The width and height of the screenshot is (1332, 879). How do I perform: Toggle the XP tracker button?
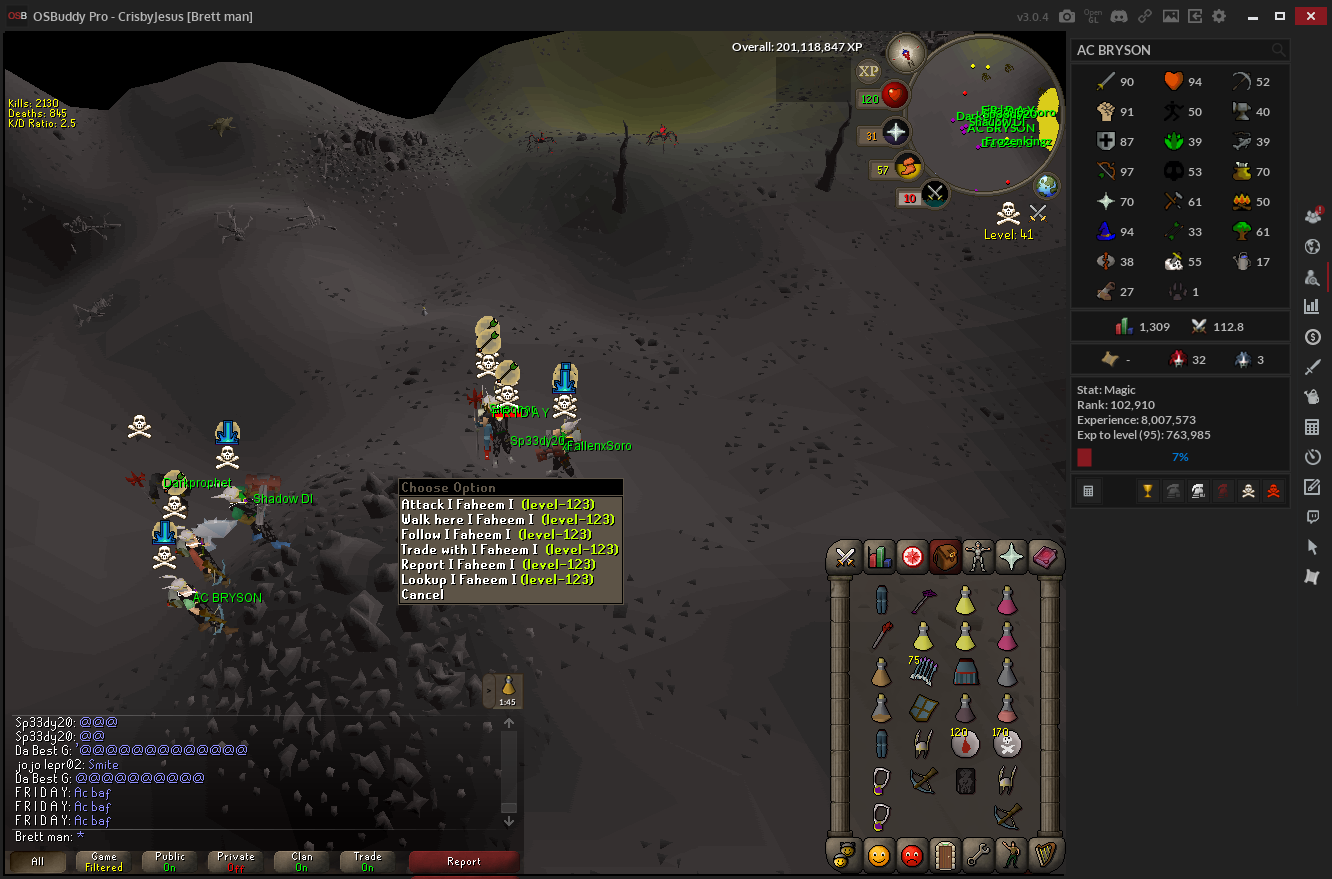point(868,71)
